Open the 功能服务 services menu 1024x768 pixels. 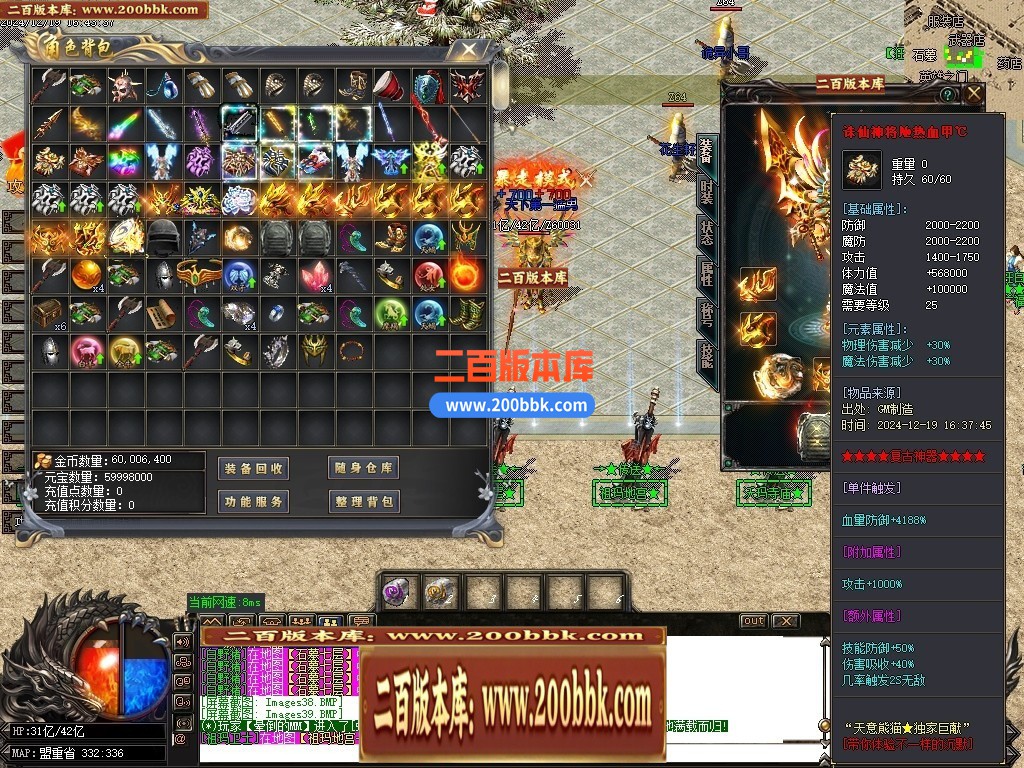pos(253,501)
